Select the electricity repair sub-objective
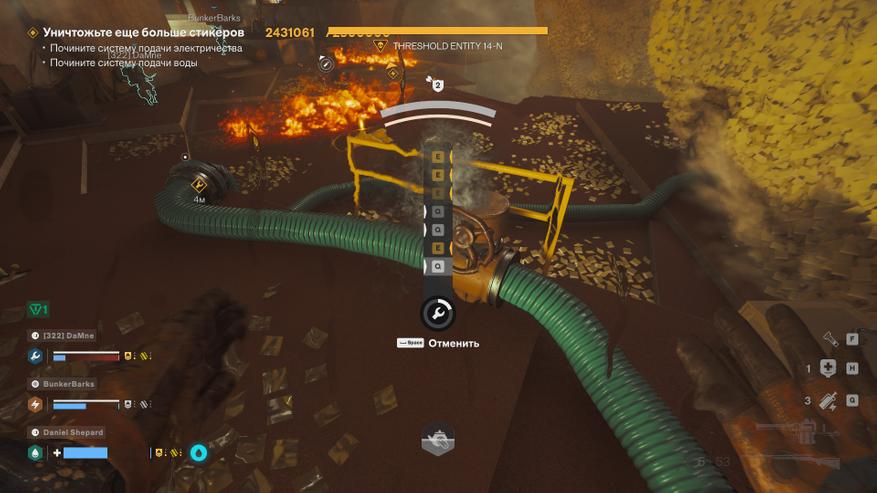This screenshot has width=877, height=493. point(147,48)
